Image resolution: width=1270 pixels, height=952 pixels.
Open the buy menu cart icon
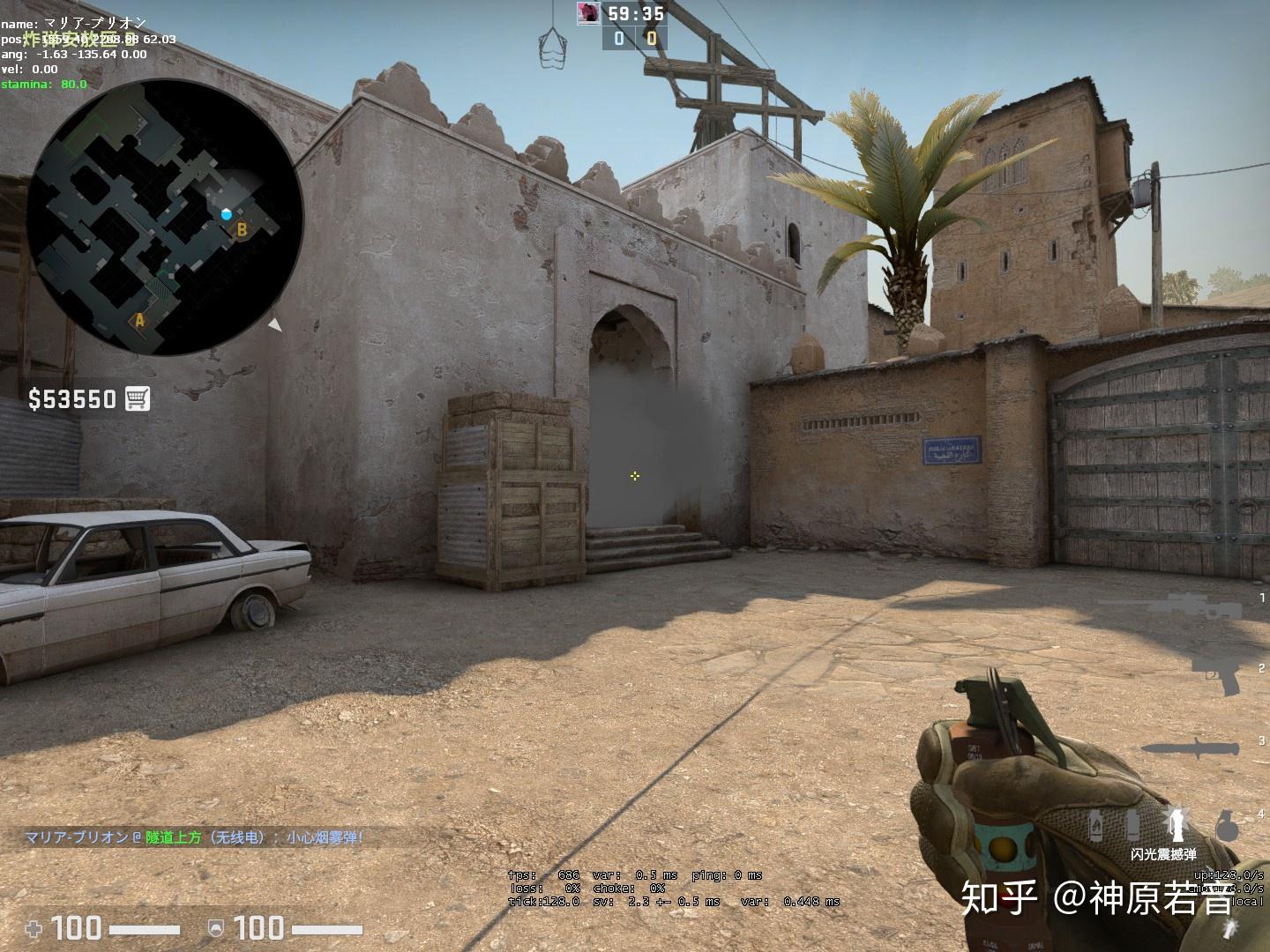point(138,398)
